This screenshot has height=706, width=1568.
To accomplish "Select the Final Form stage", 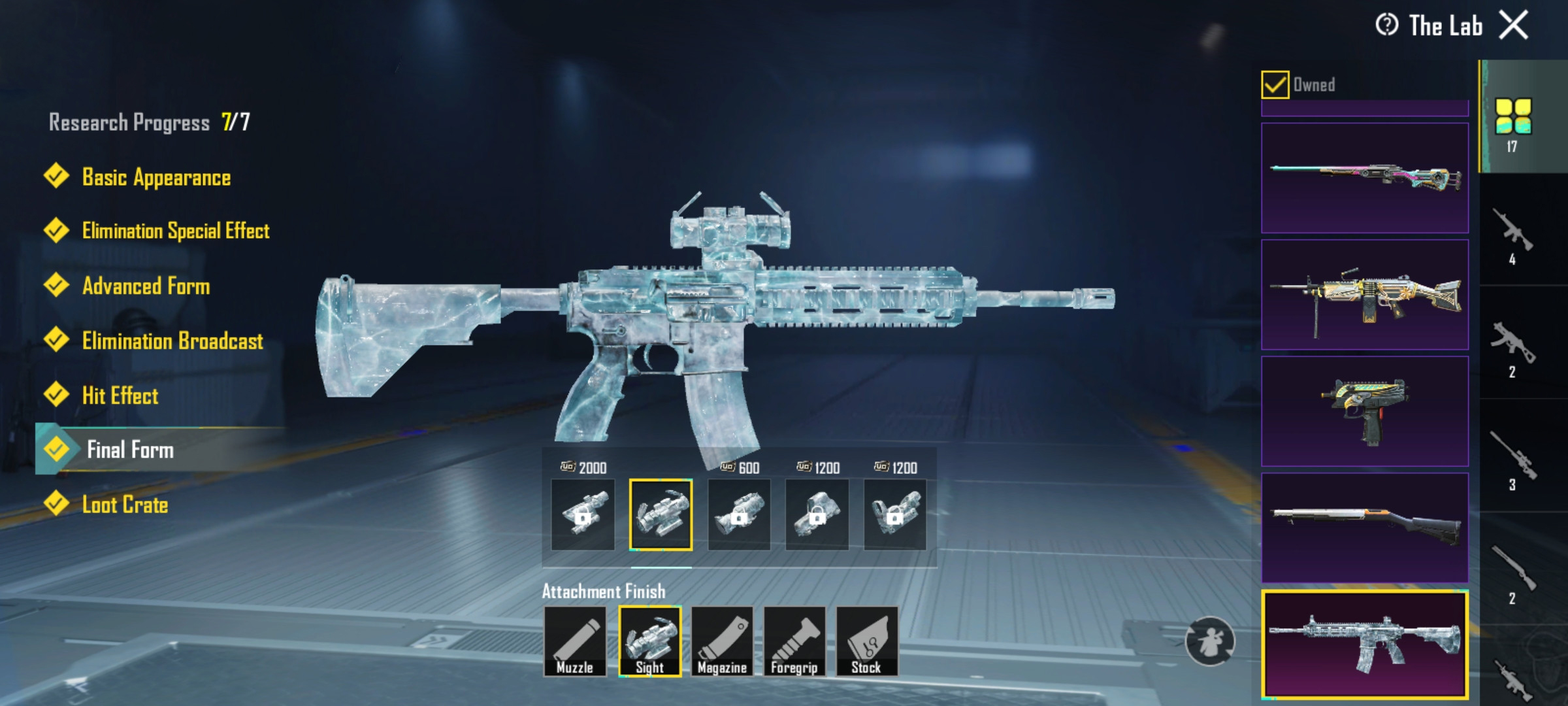I will 130,450.
